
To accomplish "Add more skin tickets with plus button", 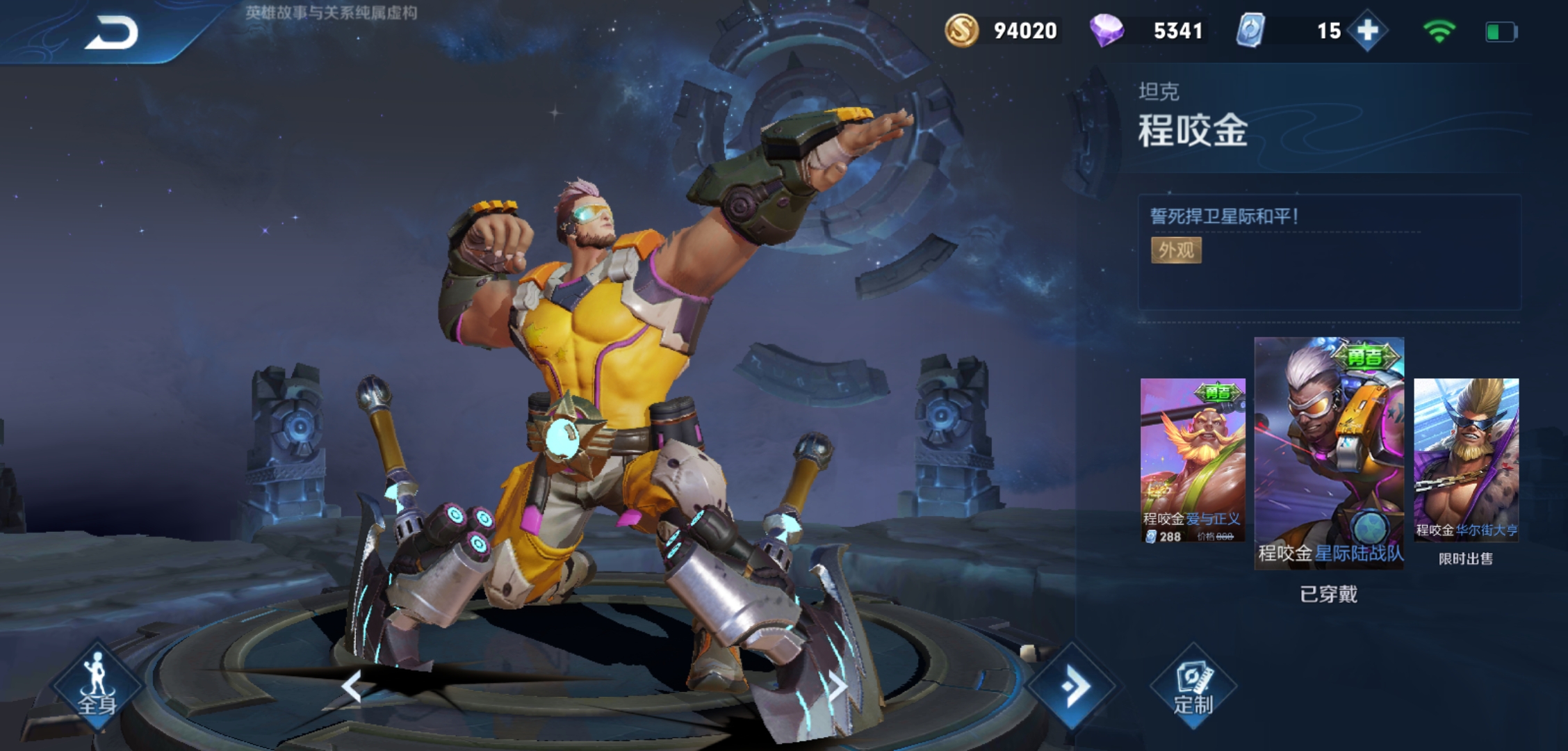I will (x=1367, y=31).
